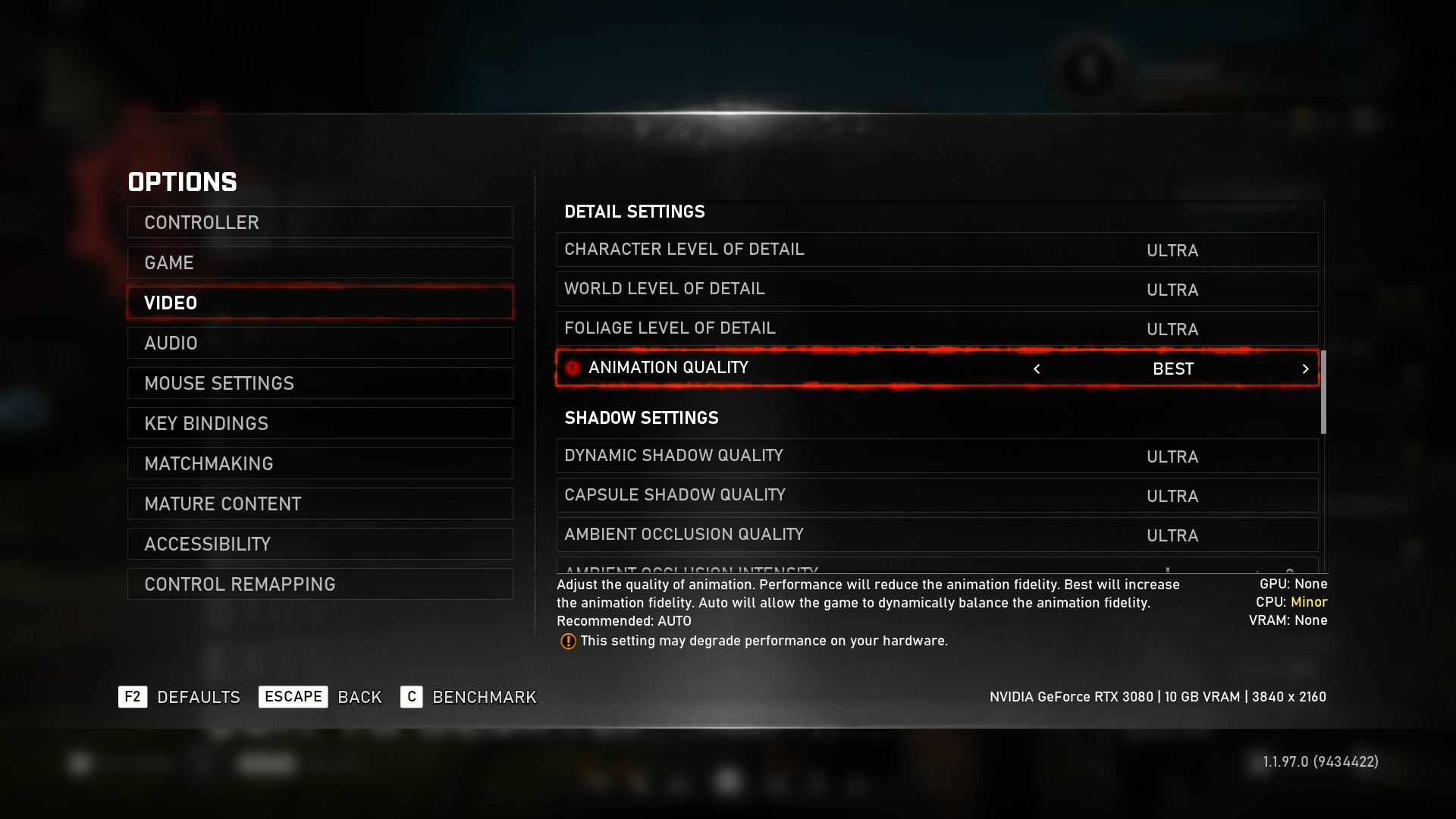Select the Character Level of Detail row
This screenshot has height=819, width=1456.
tap(937, 249)
